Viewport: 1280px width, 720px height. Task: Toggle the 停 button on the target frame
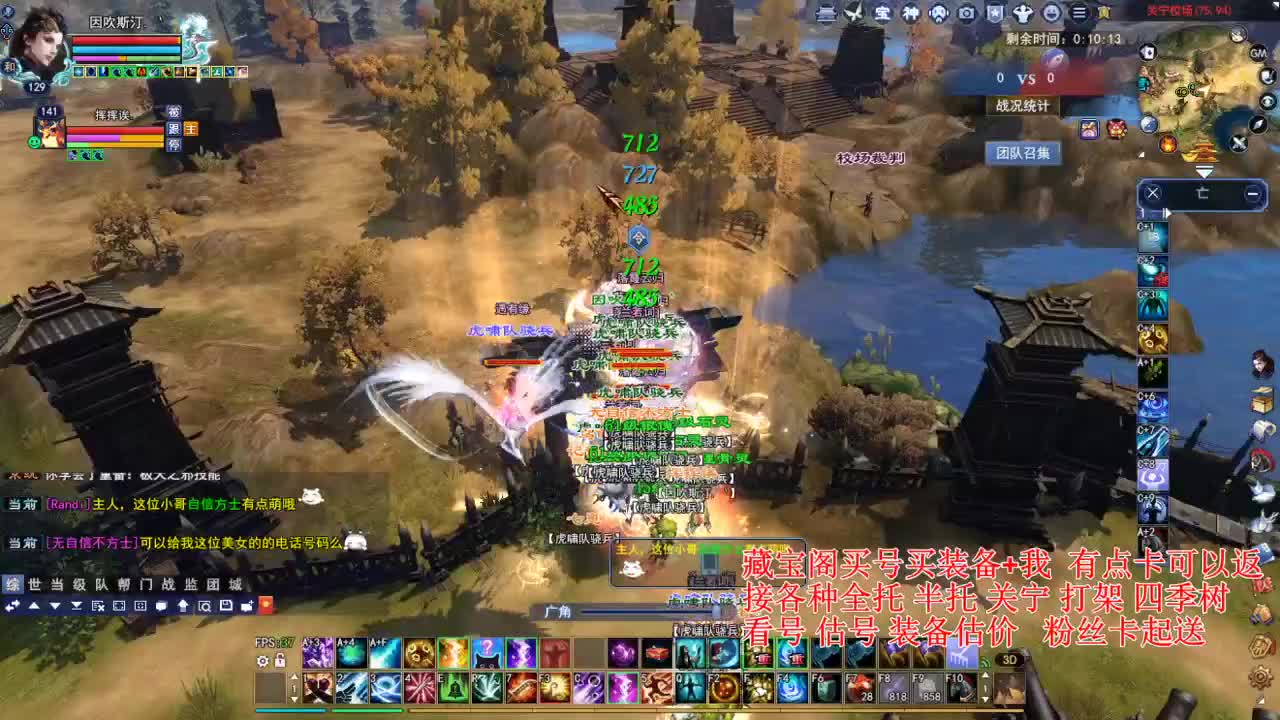[x=174, y=145]
